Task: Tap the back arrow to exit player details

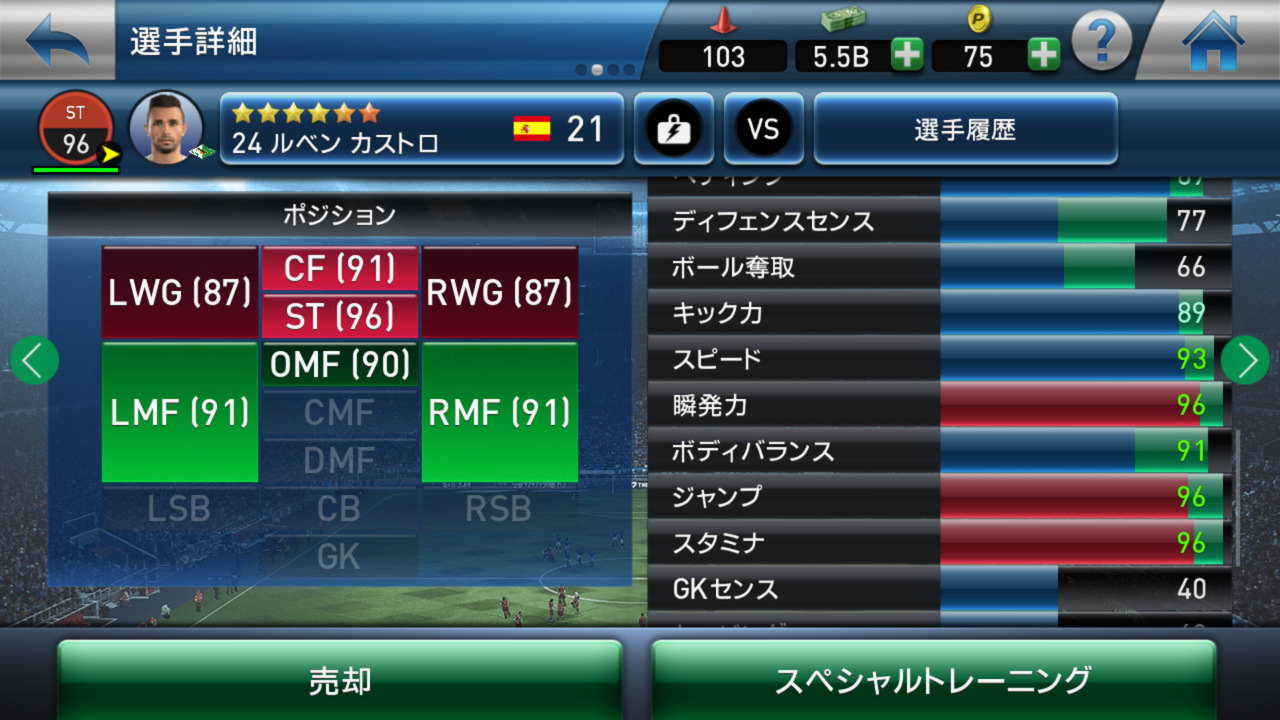Action: coord(55,40)
